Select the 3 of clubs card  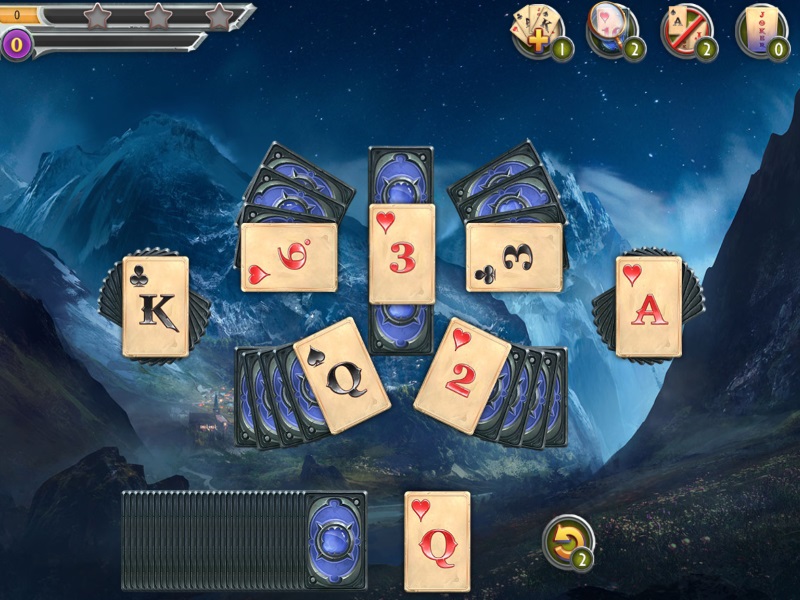point(513,257)
